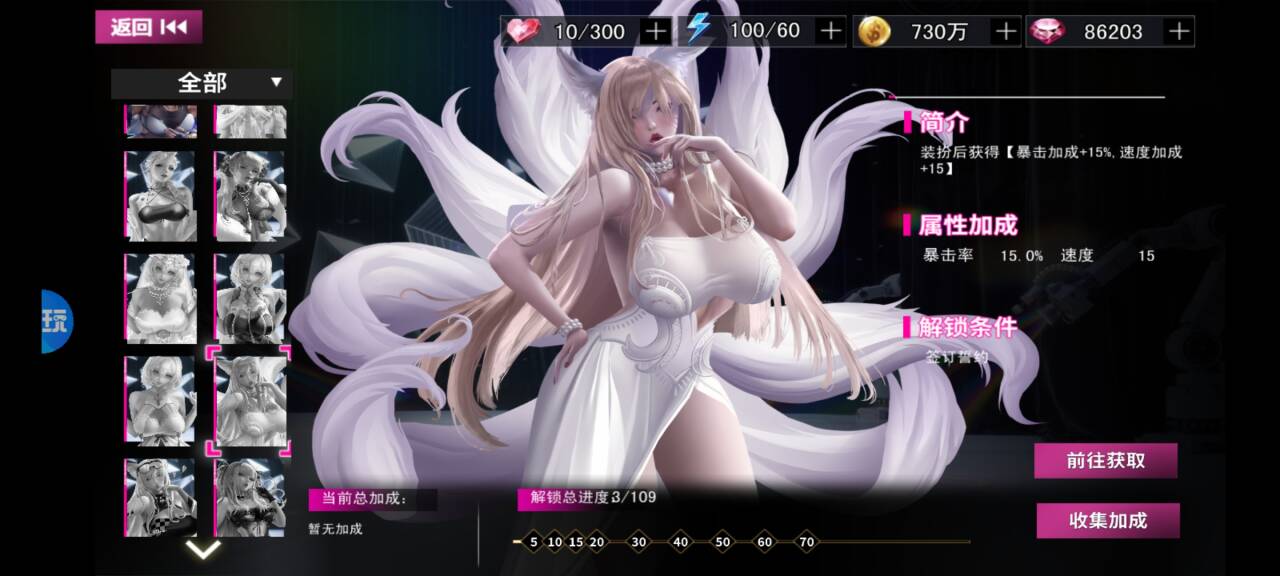The height and width of the screenshot is (576, 1280).
Task: Go back with the 返回 button
Action: click(x=148, y=27)
